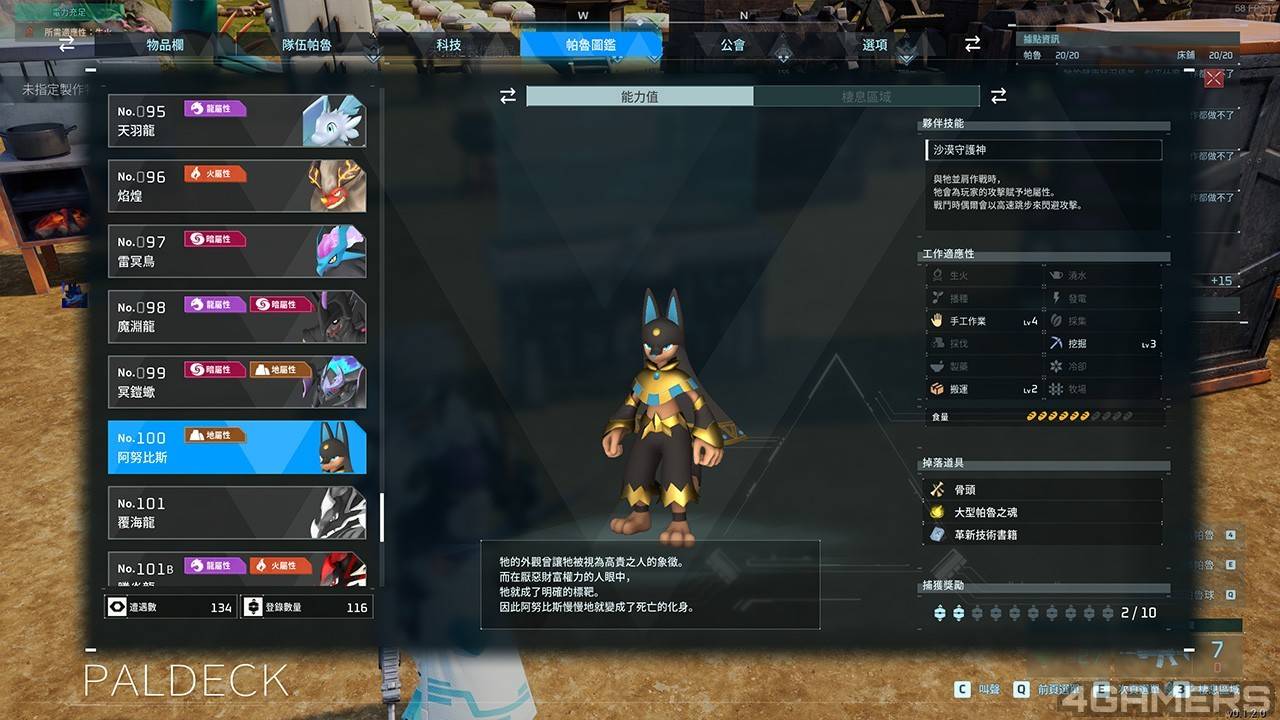
Task: Switch to the 隊伍帕魯 party tab
Action: (x=306, y=45)
